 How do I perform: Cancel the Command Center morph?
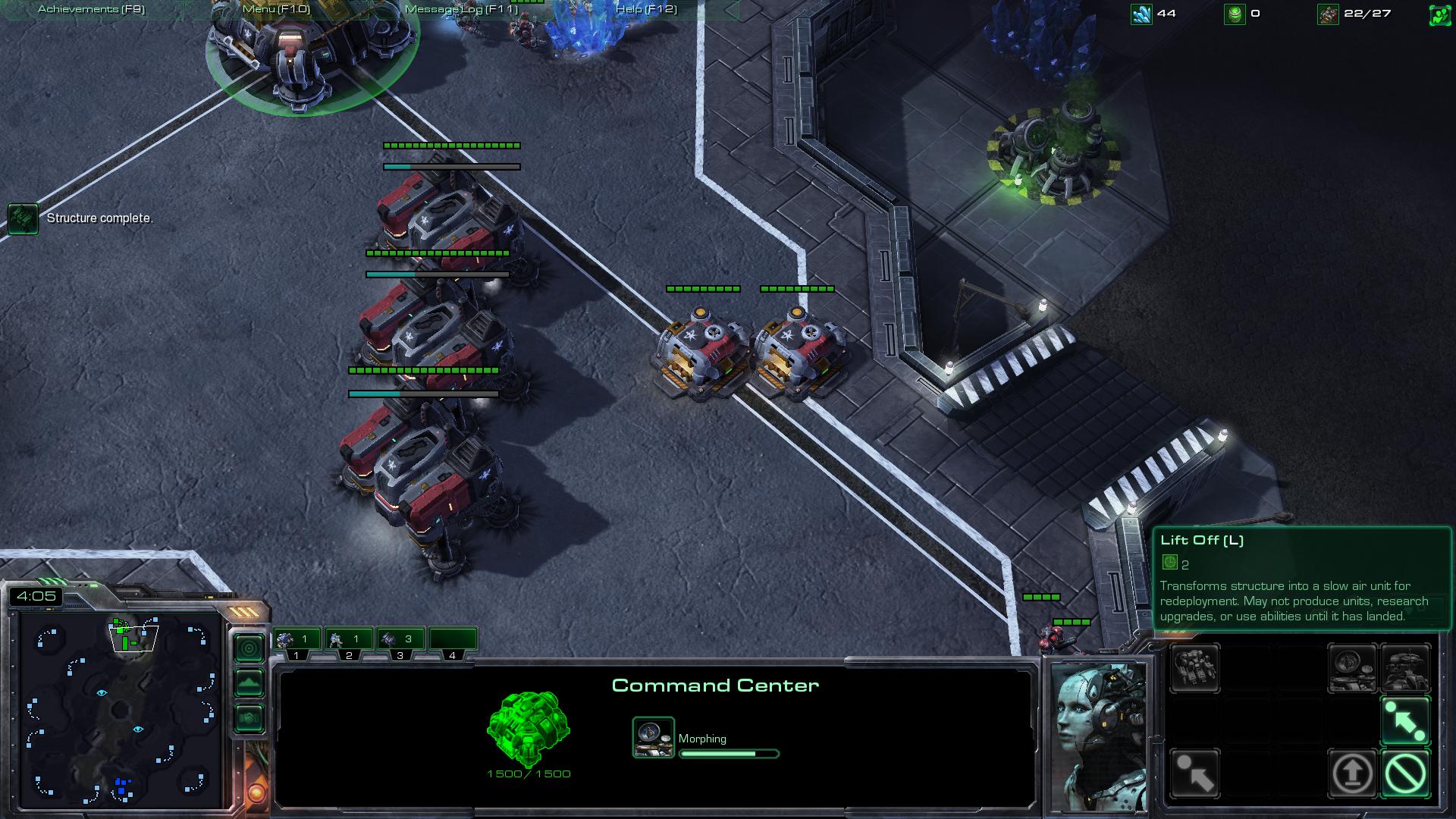(x=1405, y=774)
